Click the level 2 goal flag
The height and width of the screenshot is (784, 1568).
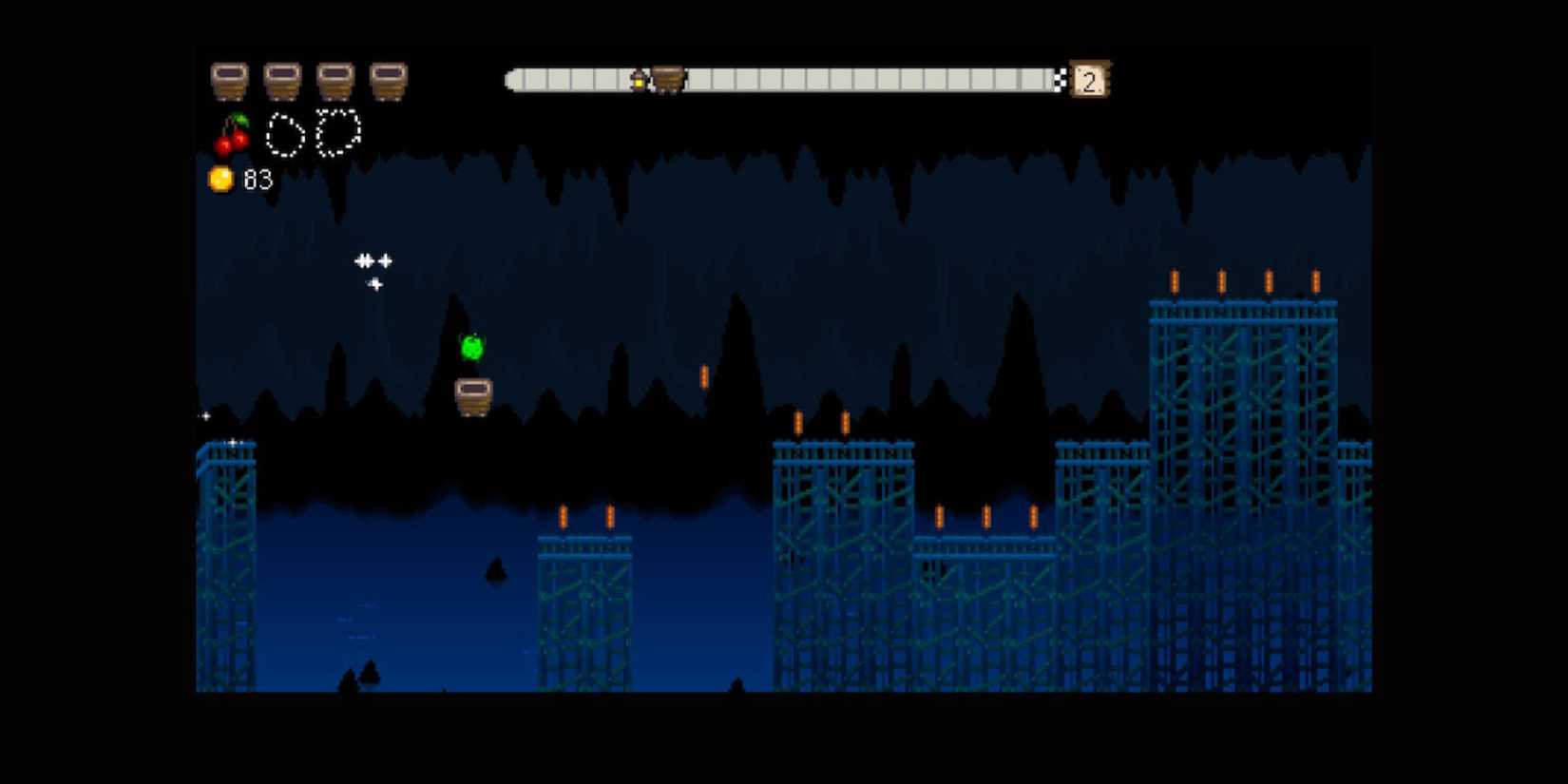[1088, 81]
